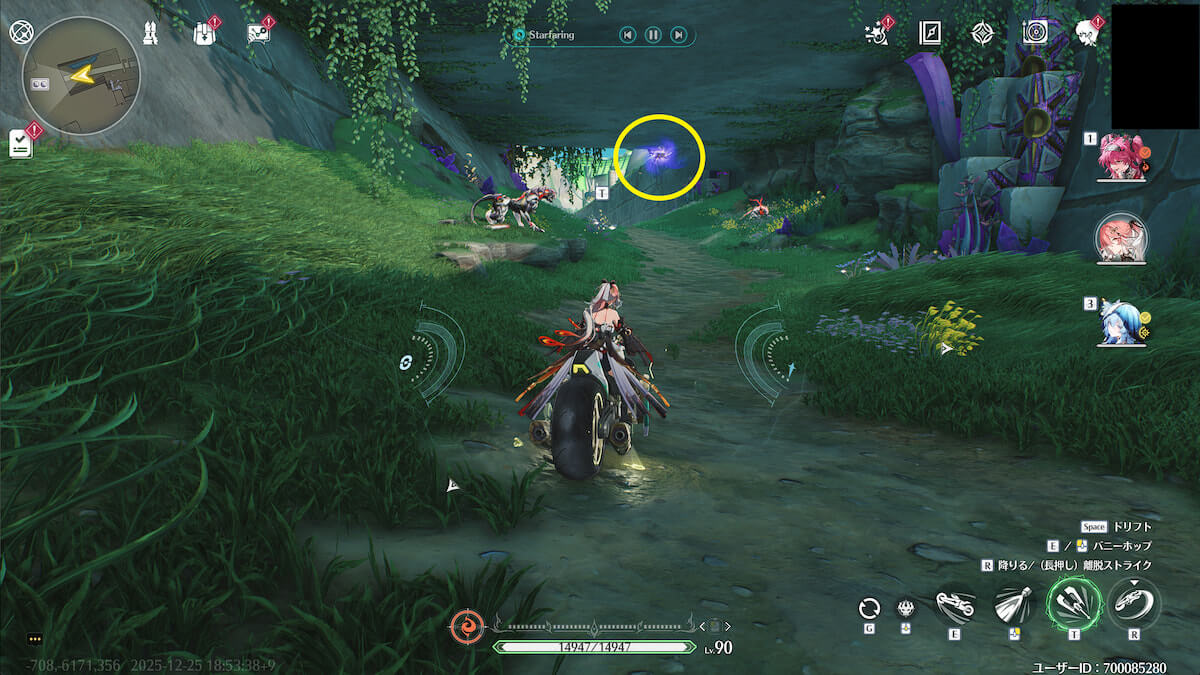Image resolution: width=1200 pixels, height=675 pixels.
Task: Select the active character portrait in circle
Action: tap(1121, 240)
